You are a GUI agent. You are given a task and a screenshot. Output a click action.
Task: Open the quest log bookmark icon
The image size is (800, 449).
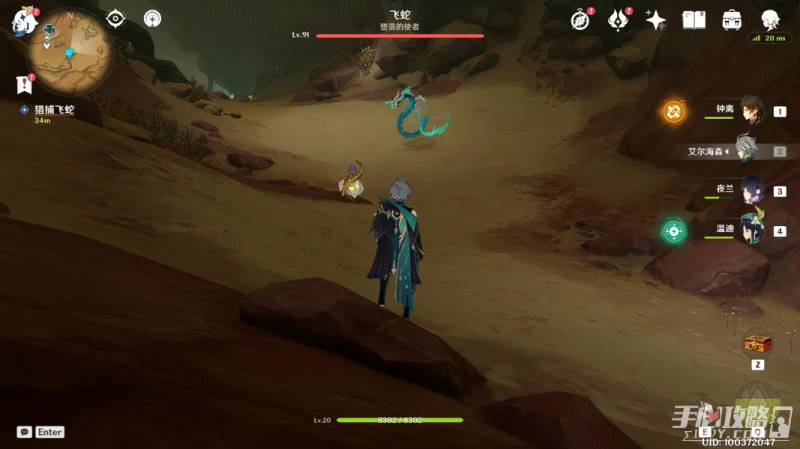[24, 85]
